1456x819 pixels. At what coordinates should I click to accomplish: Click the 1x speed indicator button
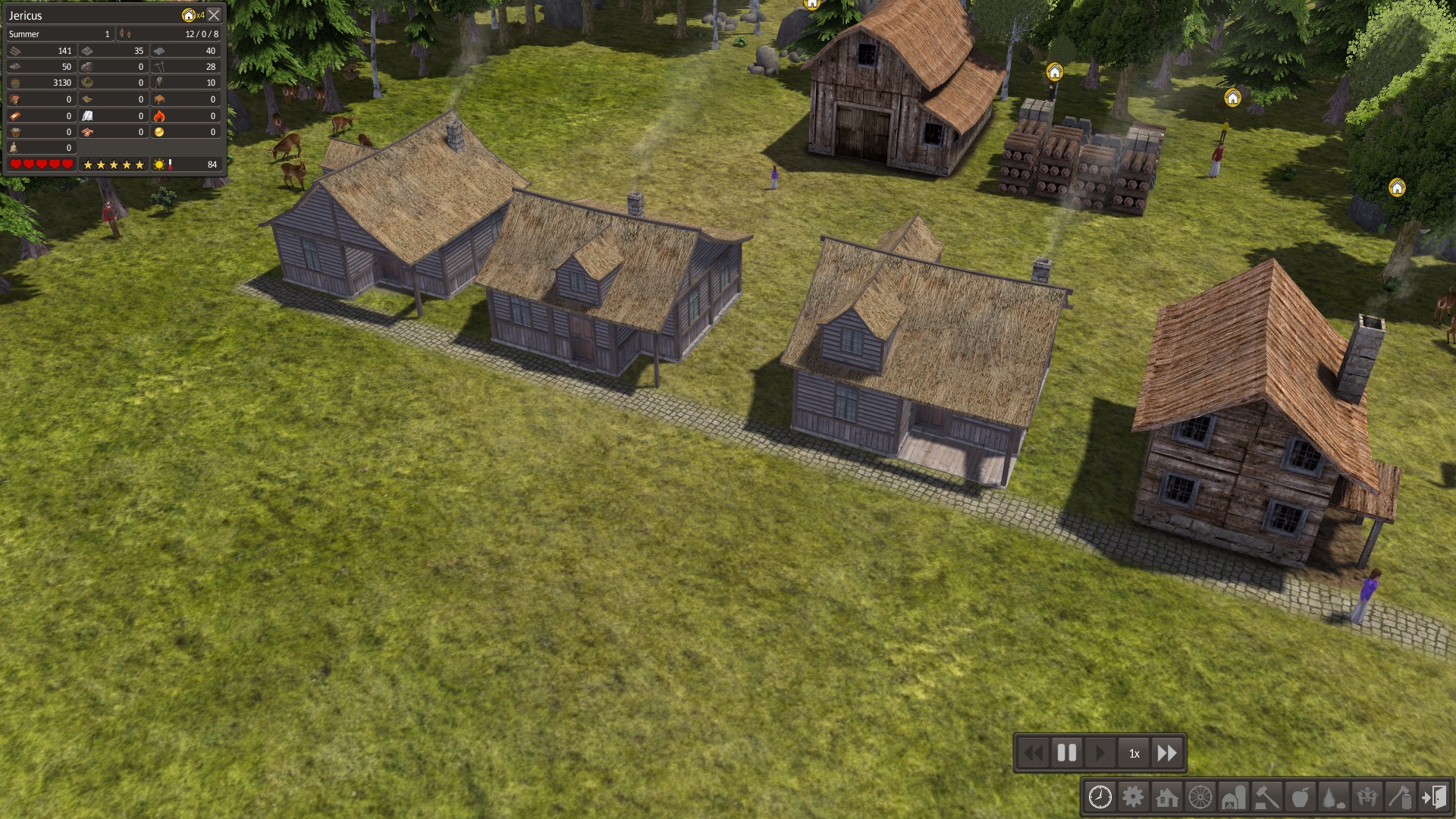(x=1134, y=753)
